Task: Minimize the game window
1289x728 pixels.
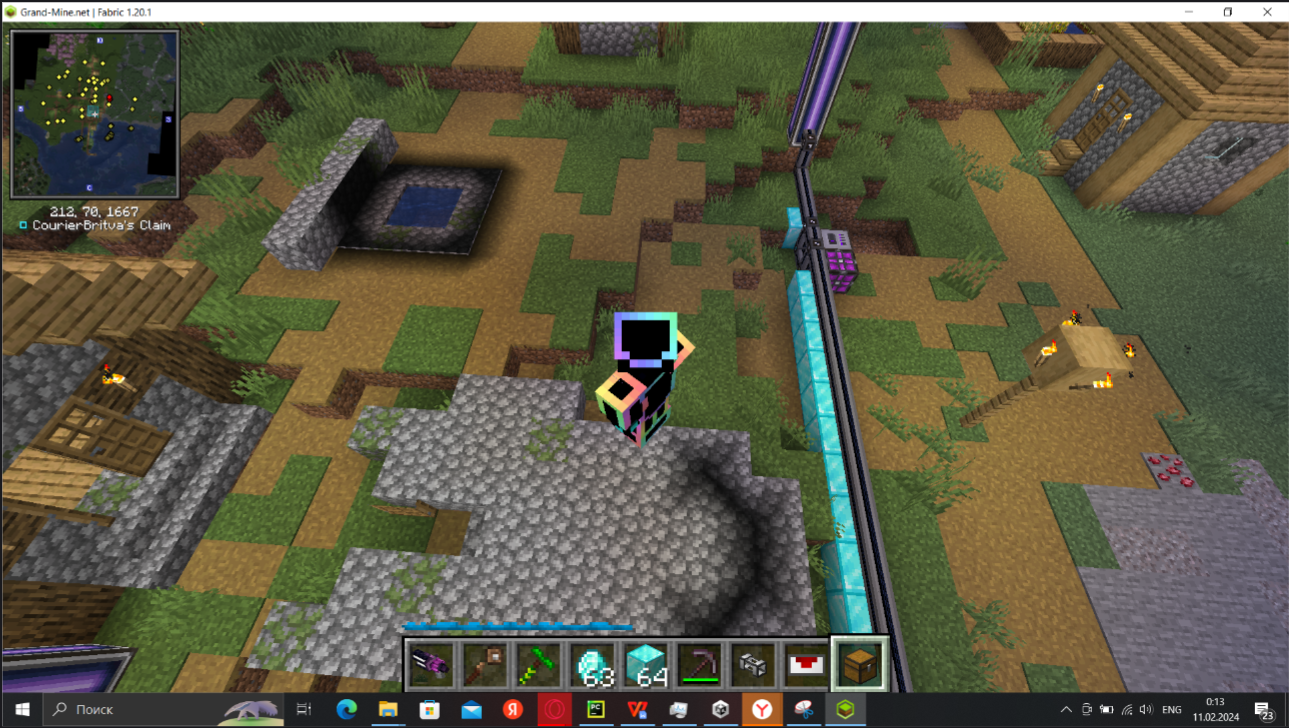Action: tap(1190, 12)
